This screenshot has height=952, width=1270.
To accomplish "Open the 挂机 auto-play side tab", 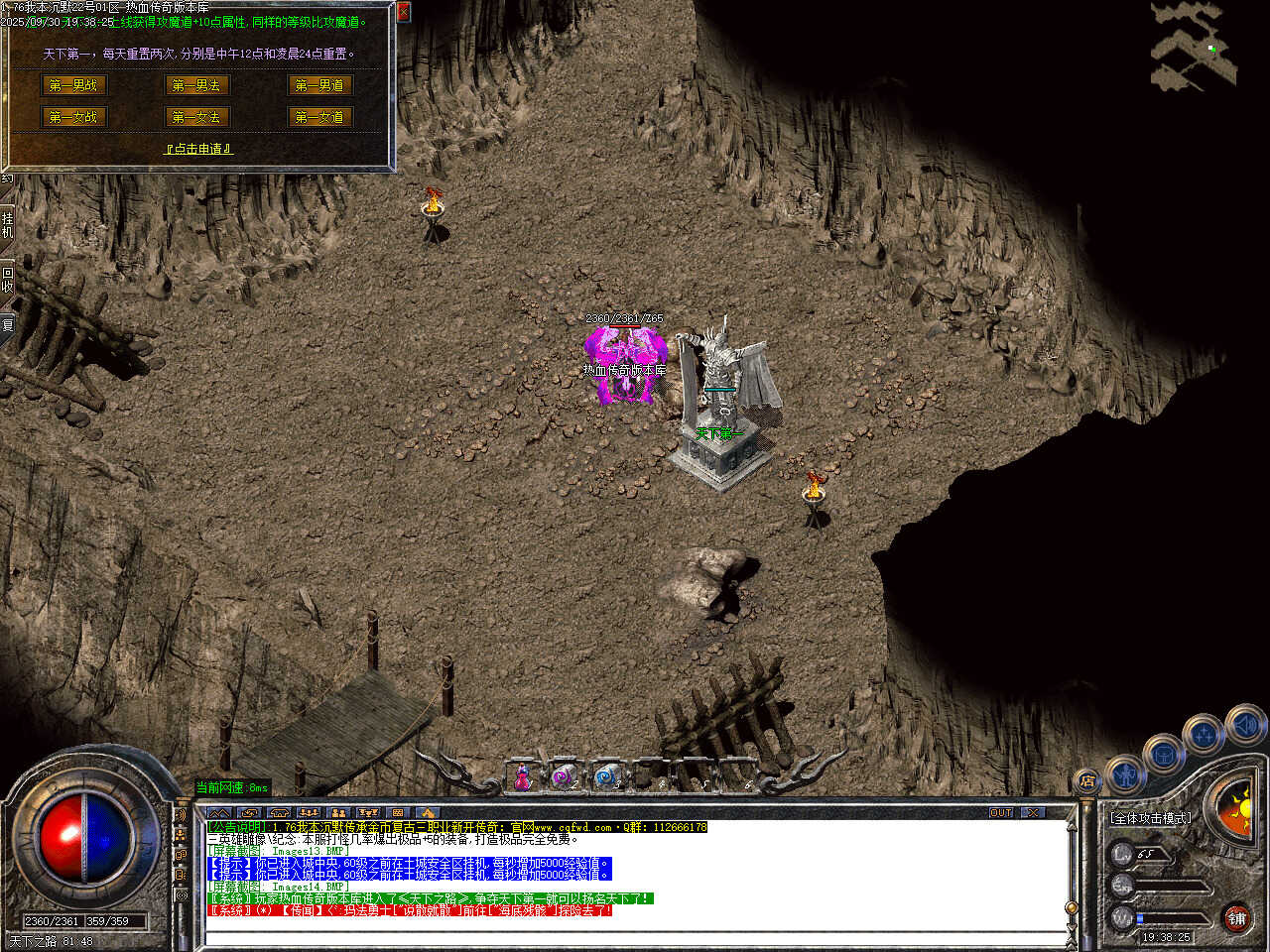I will pyautogui.click(x=7, y=224).
